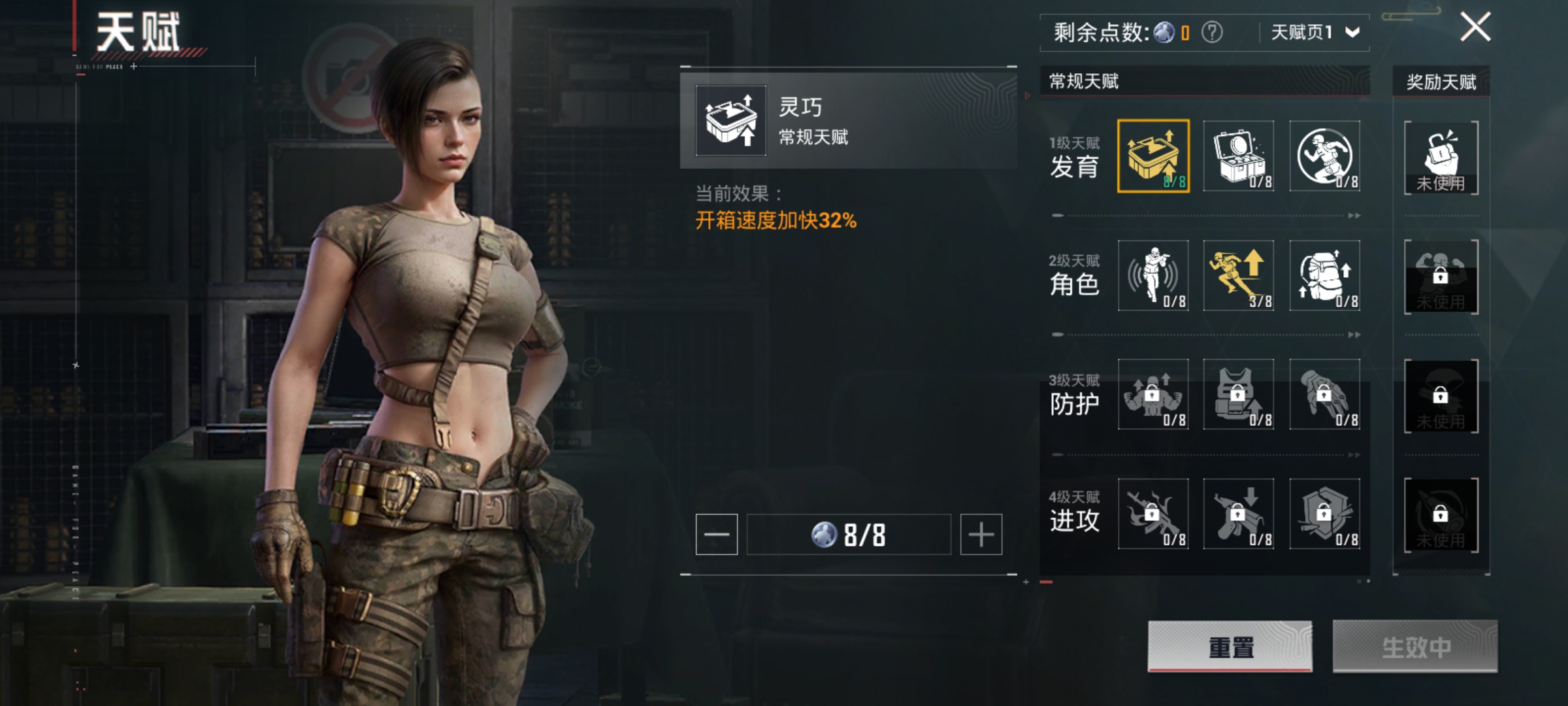Choose the running figure circle talent
This screenshot has height=706, width=1568.
click(1325, 156)
